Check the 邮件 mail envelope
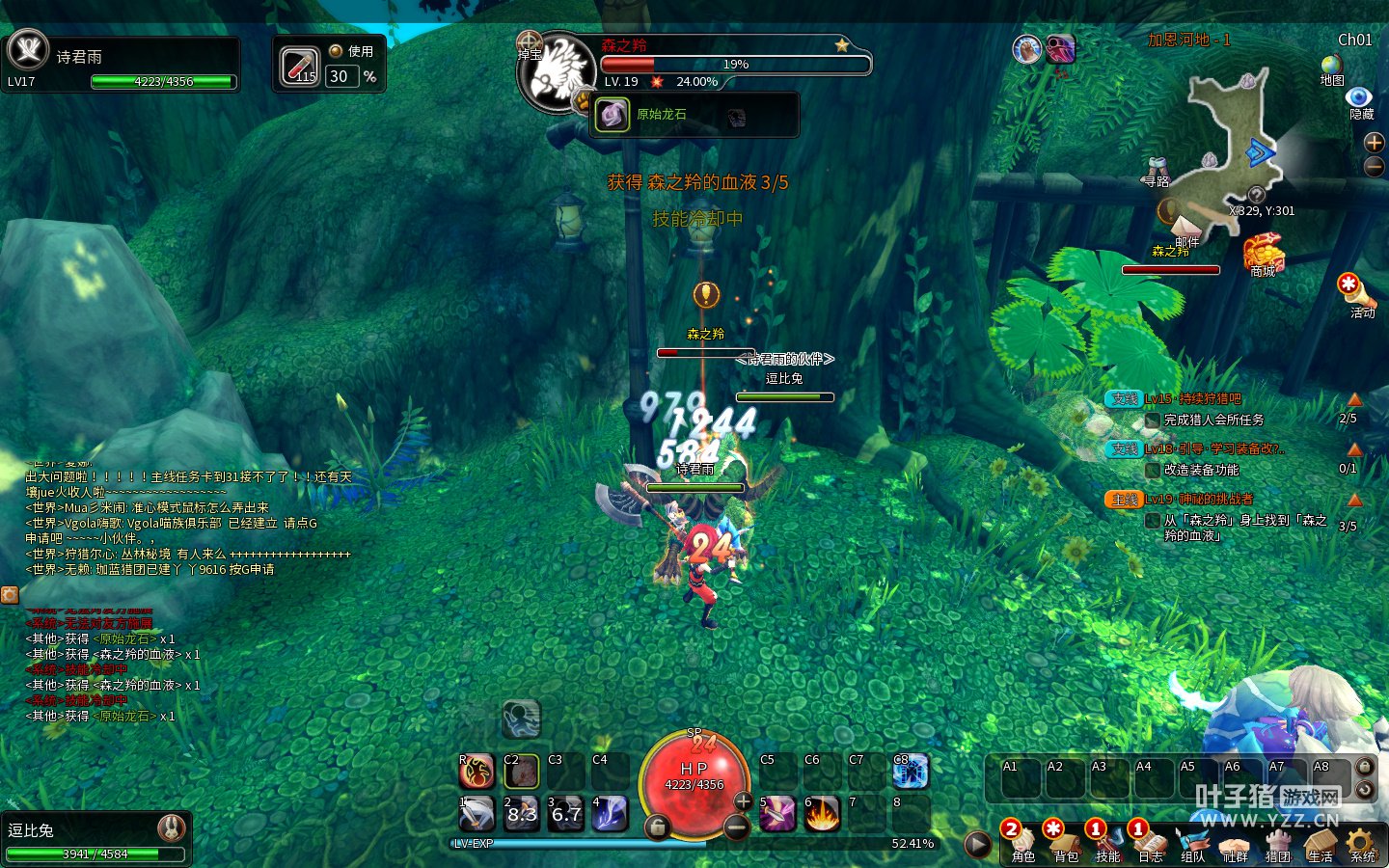Viewport: 1389px width, 868px height. [1173, 214]
